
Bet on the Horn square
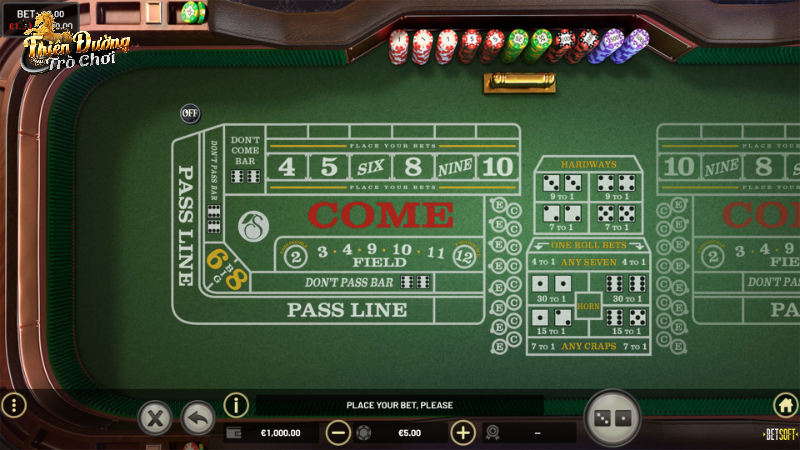[588, 304]
